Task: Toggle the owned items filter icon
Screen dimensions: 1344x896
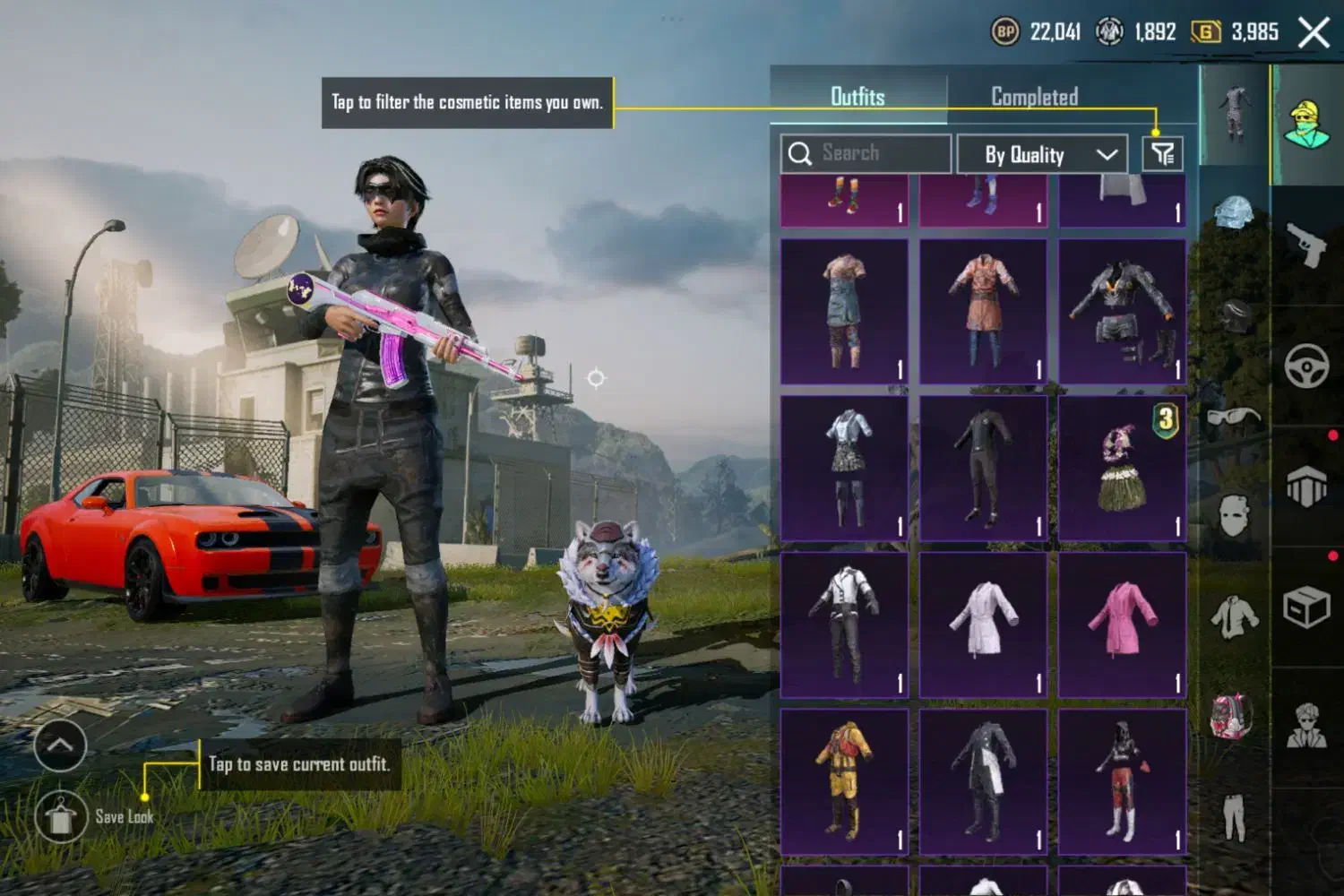Action: (1163, 154)
